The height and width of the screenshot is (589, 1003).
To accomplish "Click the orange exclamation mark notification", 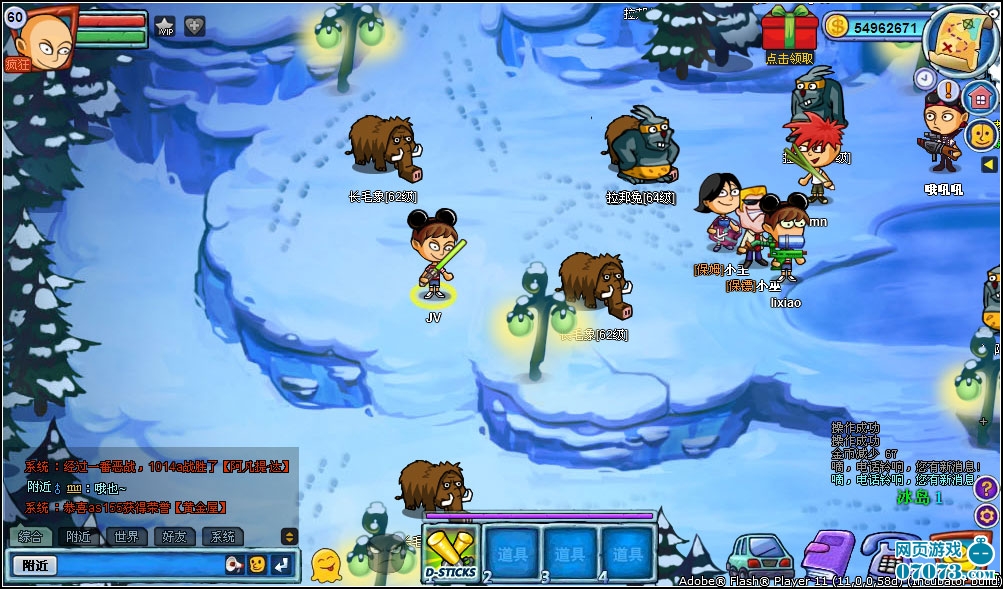I will (x=949, y=89).
